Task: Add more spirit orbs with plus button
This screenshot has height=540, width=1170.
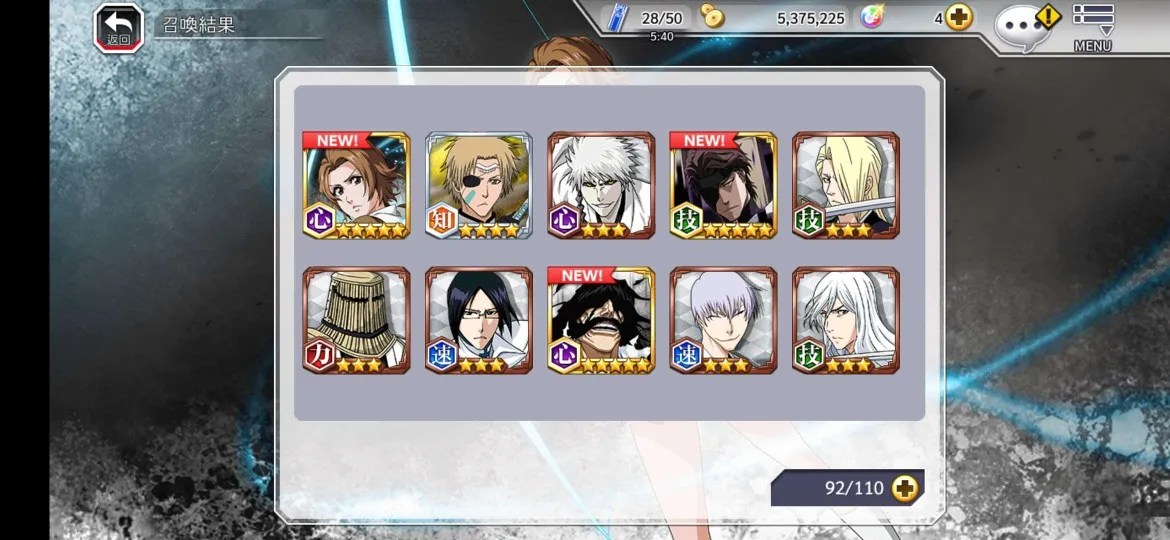Action: [959, 18]
